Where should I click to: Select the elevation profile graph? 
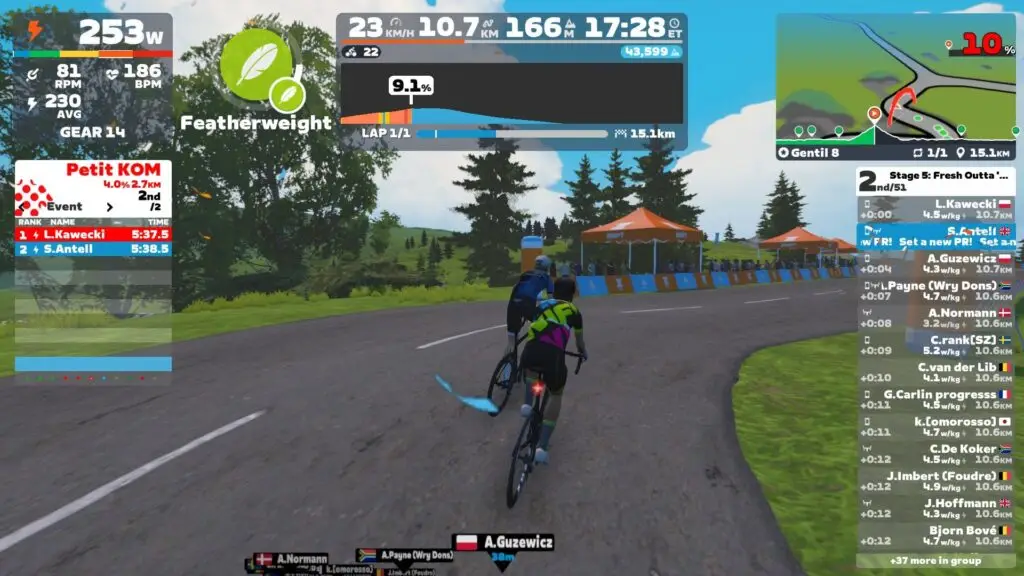click(x=511, y=95)
